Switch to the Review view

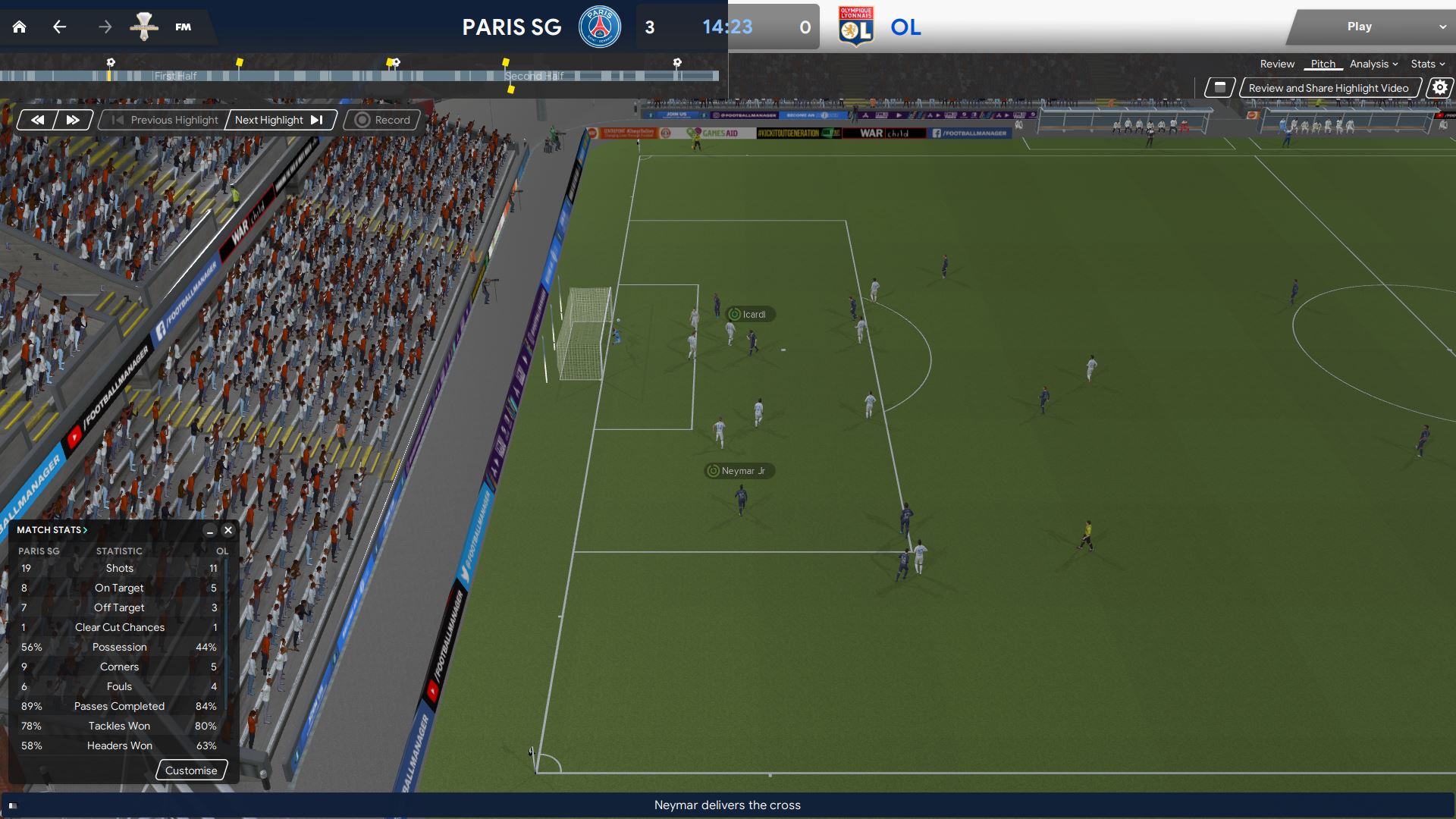[x=1277, y=64]
